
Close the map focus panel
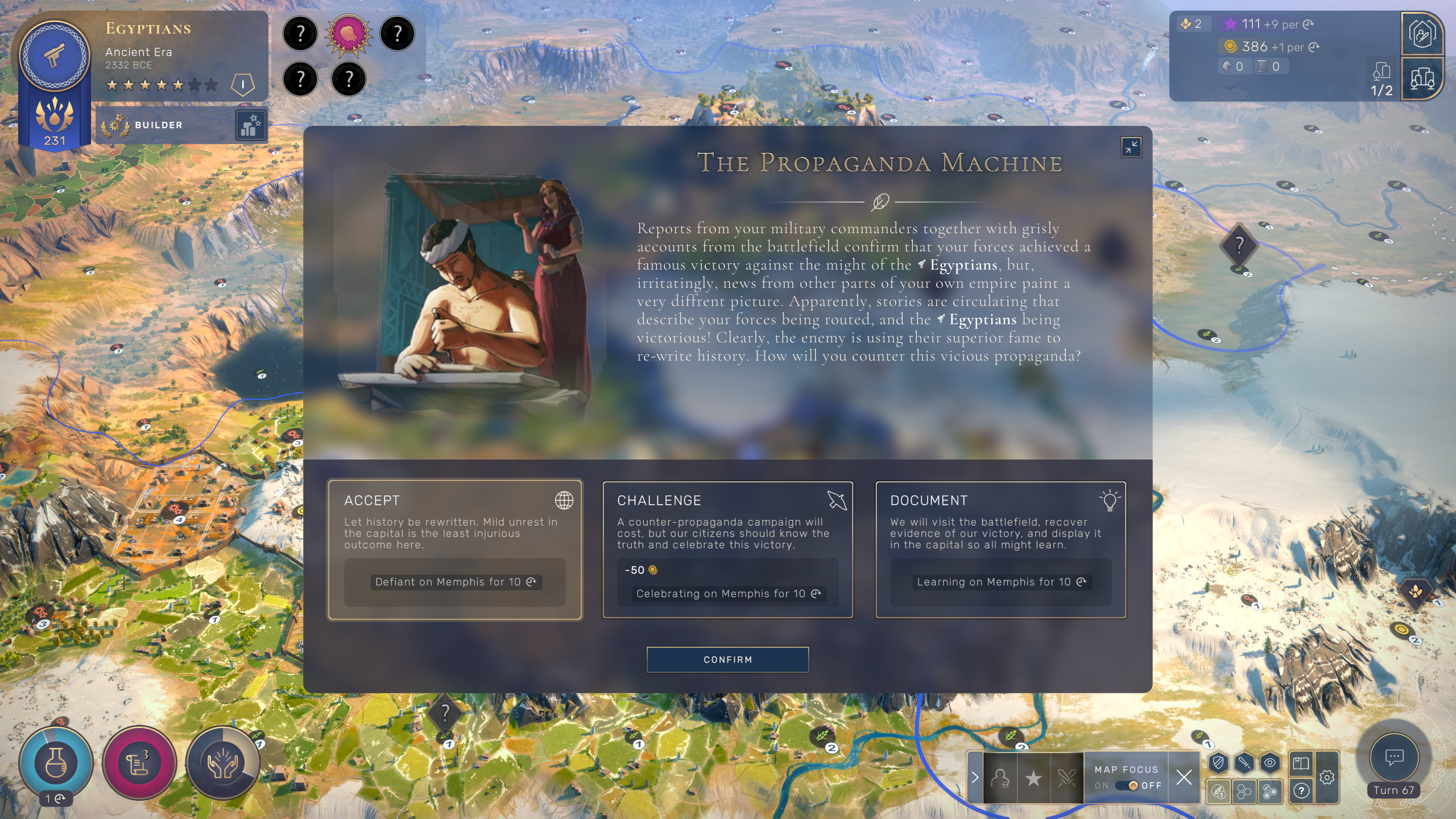click(1184, 777)
